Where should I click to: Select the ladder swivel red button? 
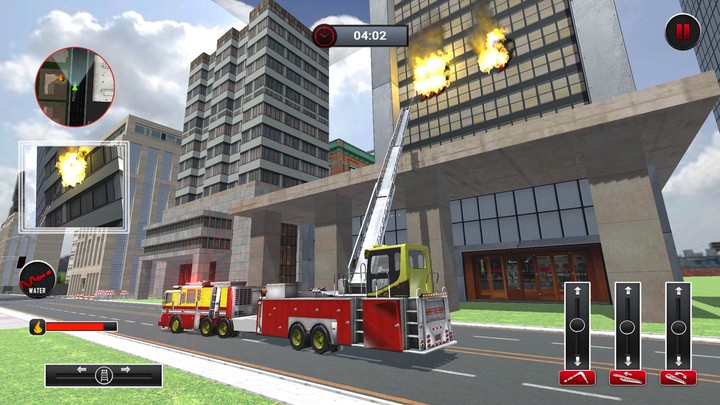click(x=677, y=377)
